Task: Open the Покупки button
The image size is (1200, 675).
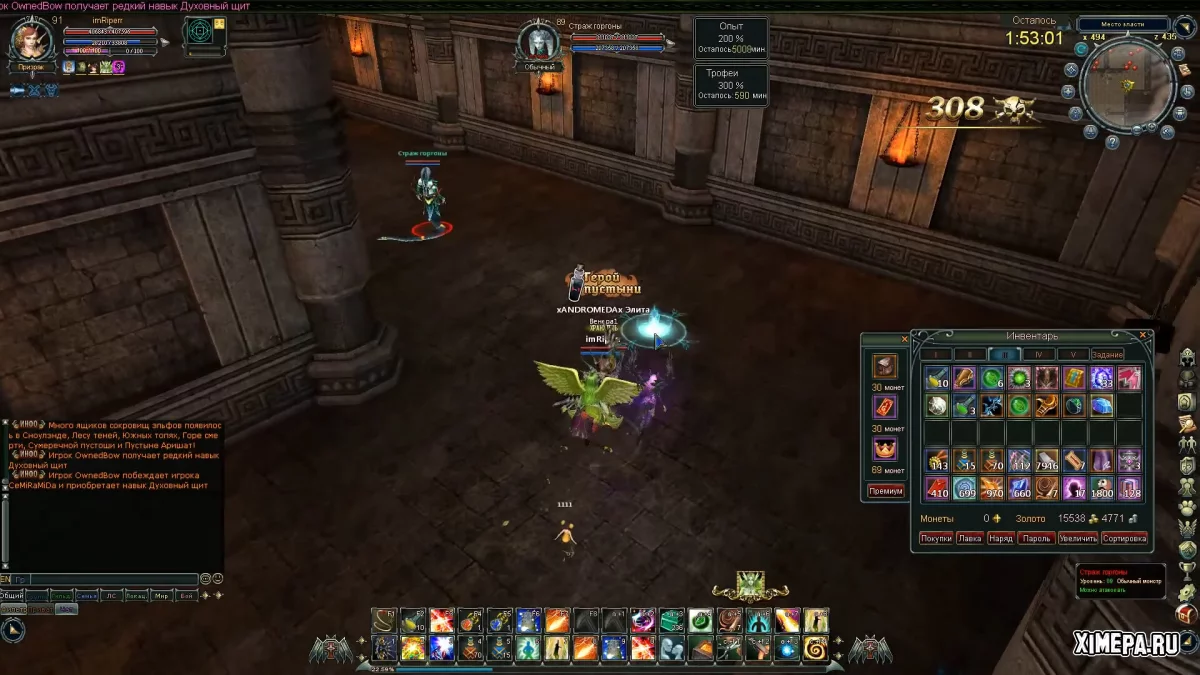Action: [x=936, y=538]
